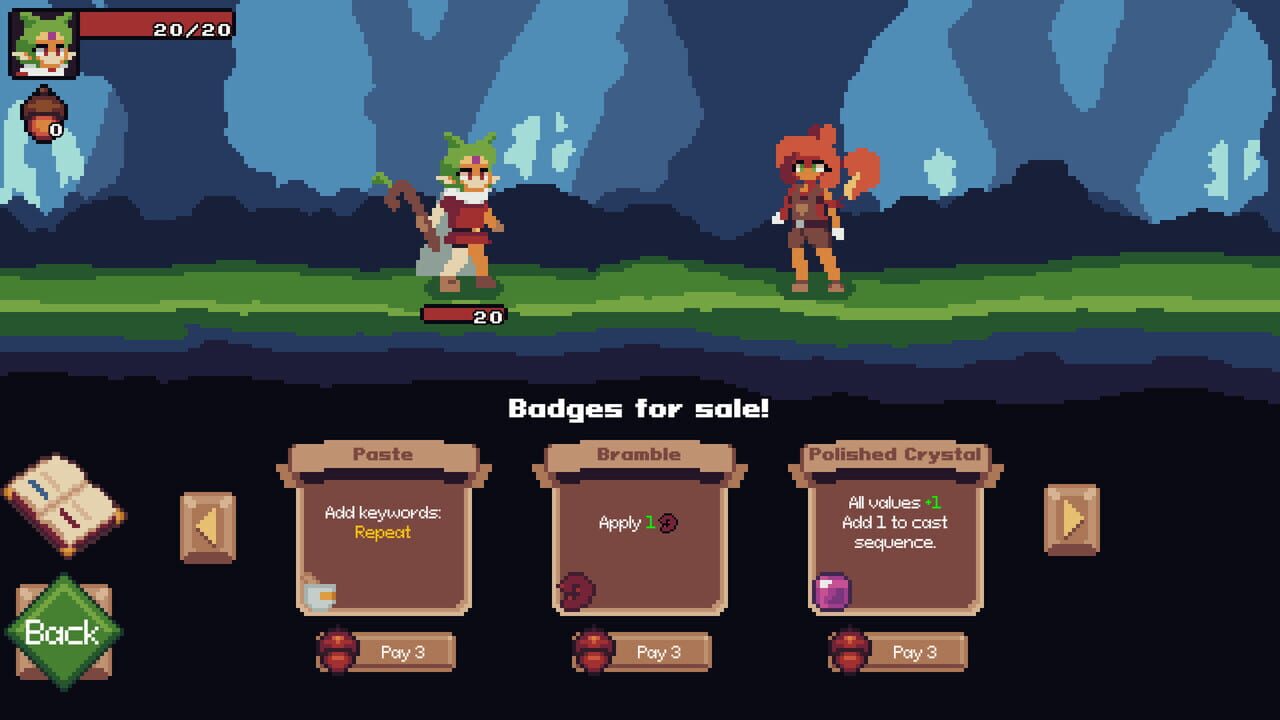
Task: Click the acorn currency counter showing 0
Action: (44, 115)
